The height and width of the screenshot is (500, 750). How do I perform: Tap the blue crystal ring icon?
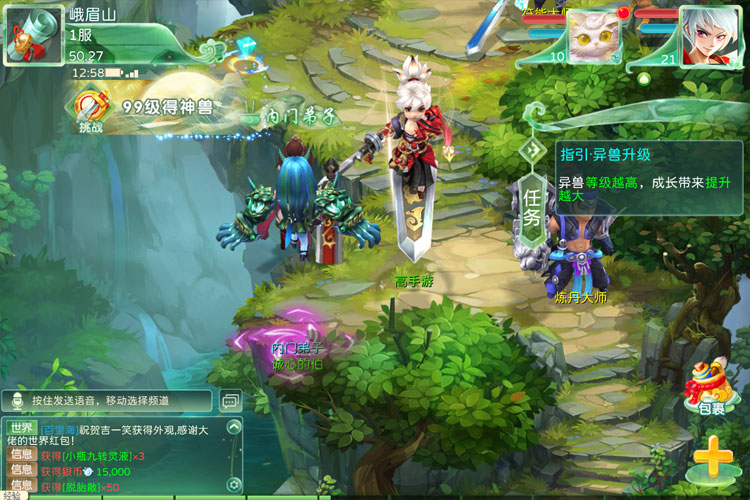[x=245, y=56]
